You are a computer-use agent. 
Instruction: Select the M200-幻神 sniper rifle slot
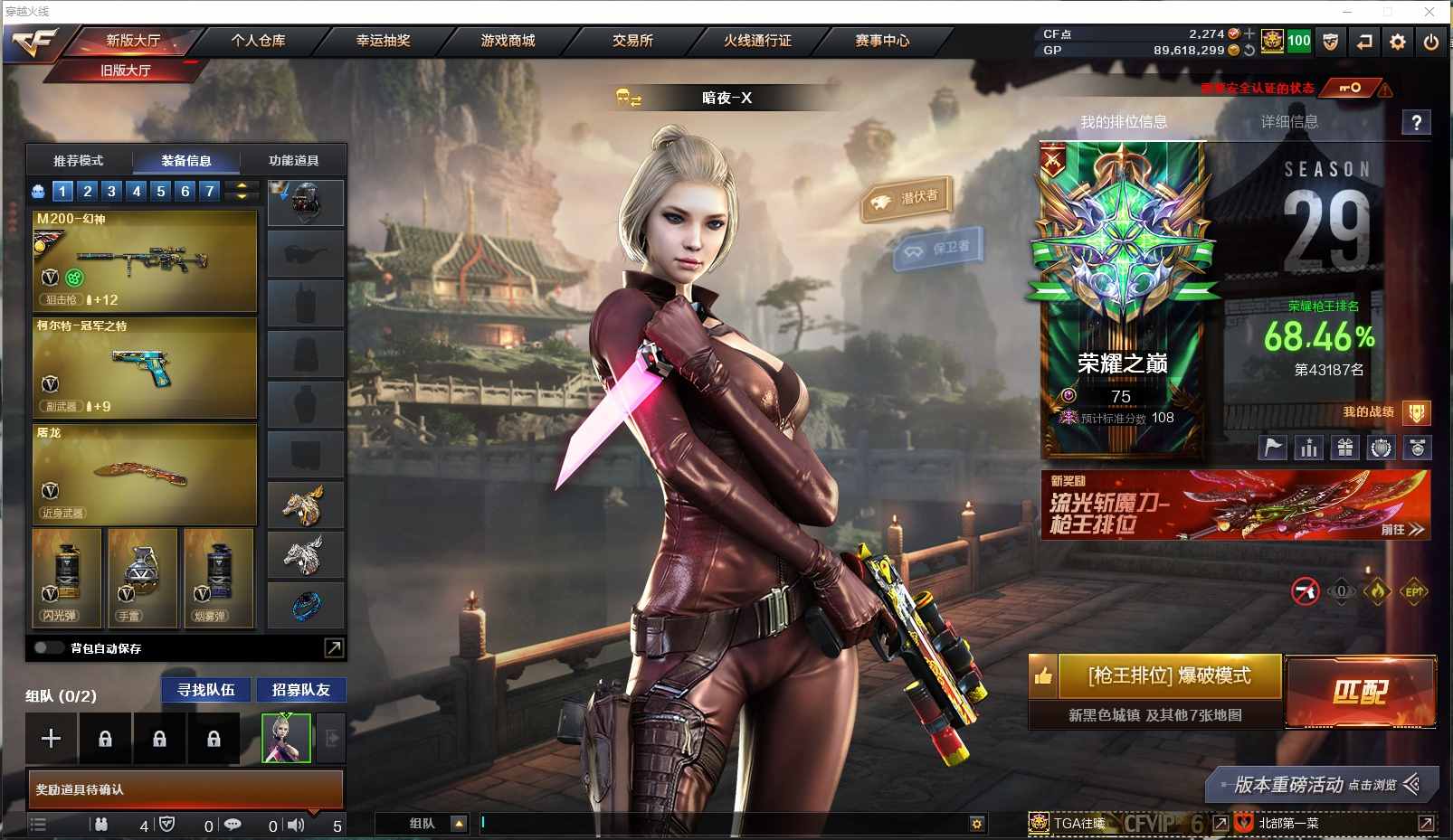point(145,261)
